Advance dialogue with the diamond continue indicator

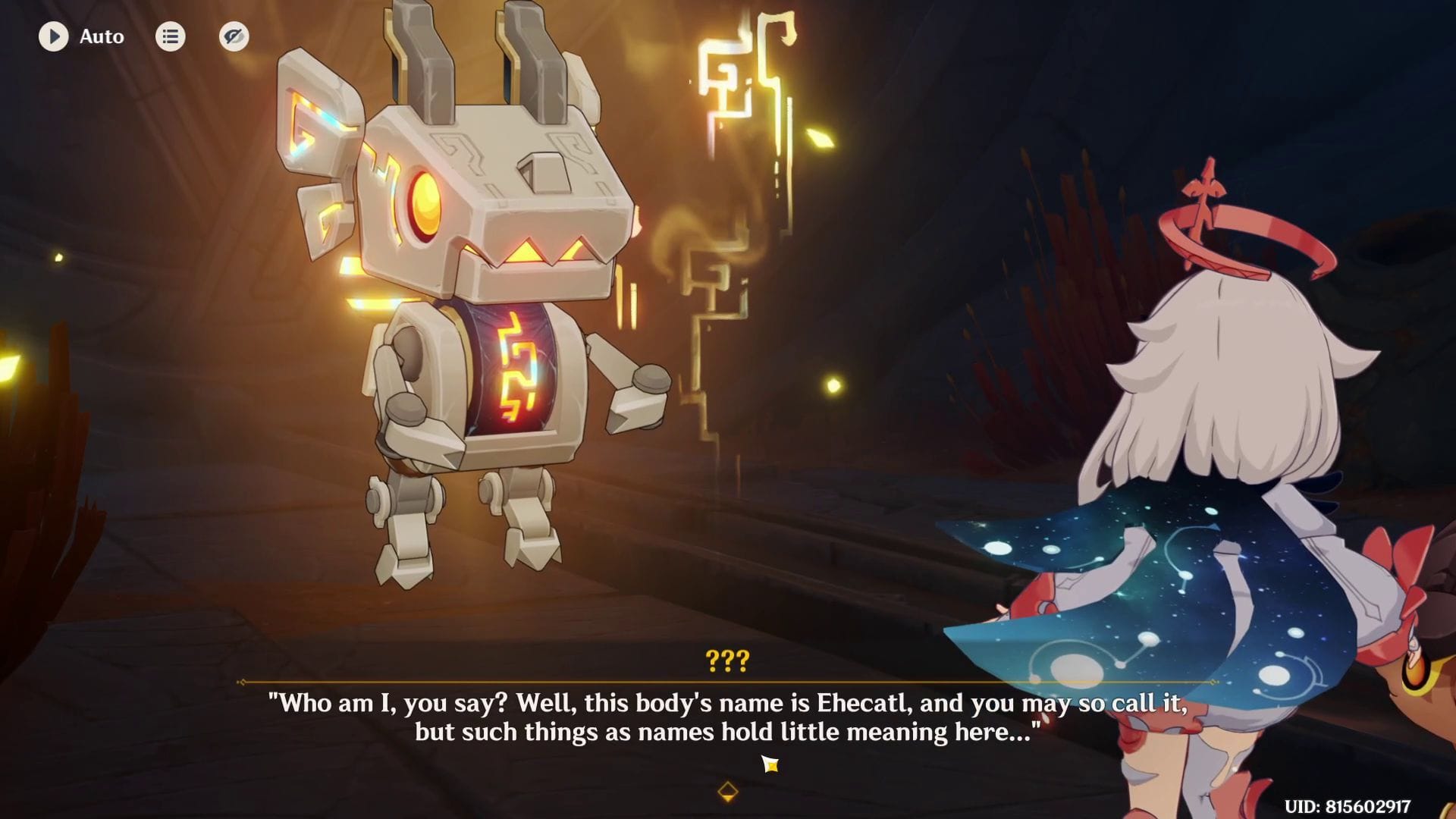click(727, 792)
